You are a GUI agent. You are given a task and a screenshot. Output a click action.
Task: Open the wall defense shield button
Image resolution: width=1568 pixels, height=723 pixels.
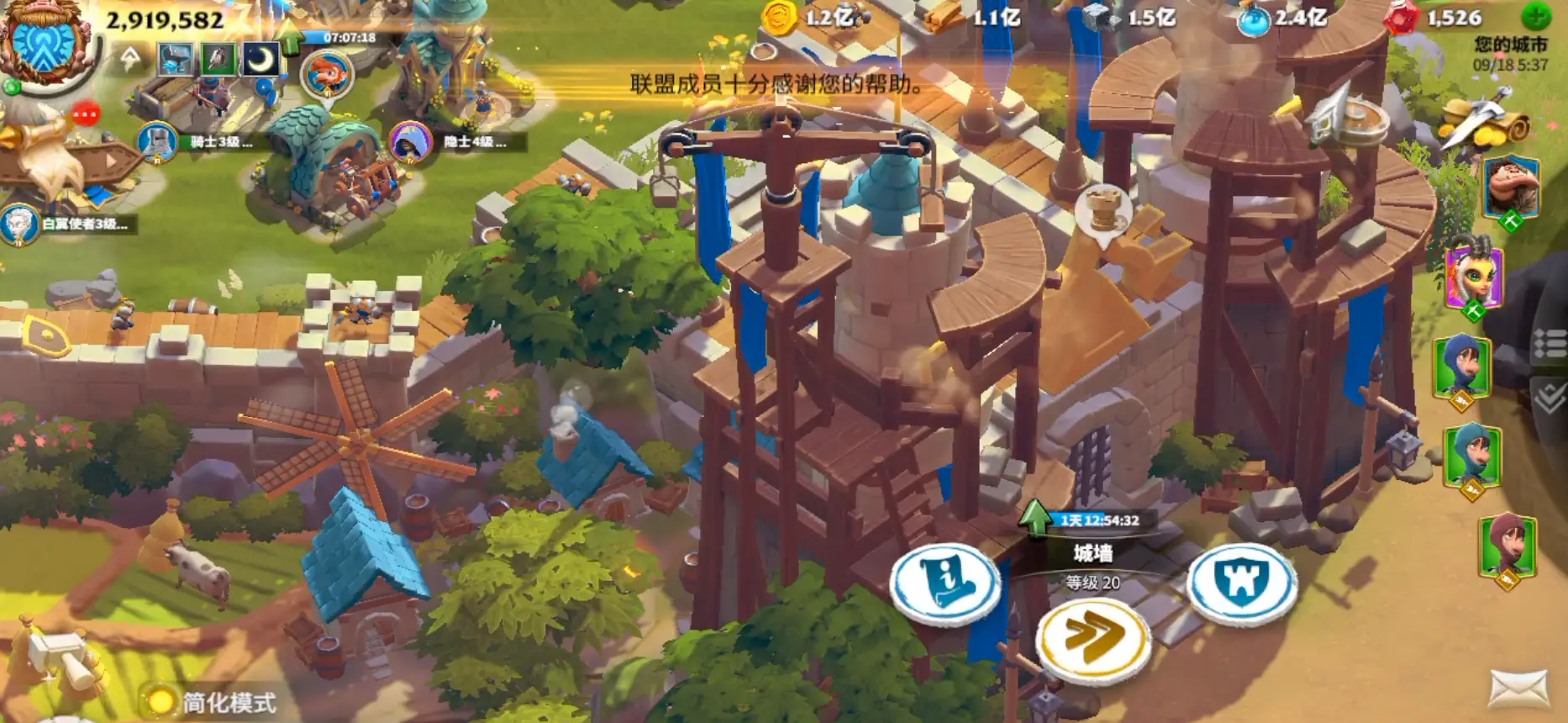[x=1241, y=583]
